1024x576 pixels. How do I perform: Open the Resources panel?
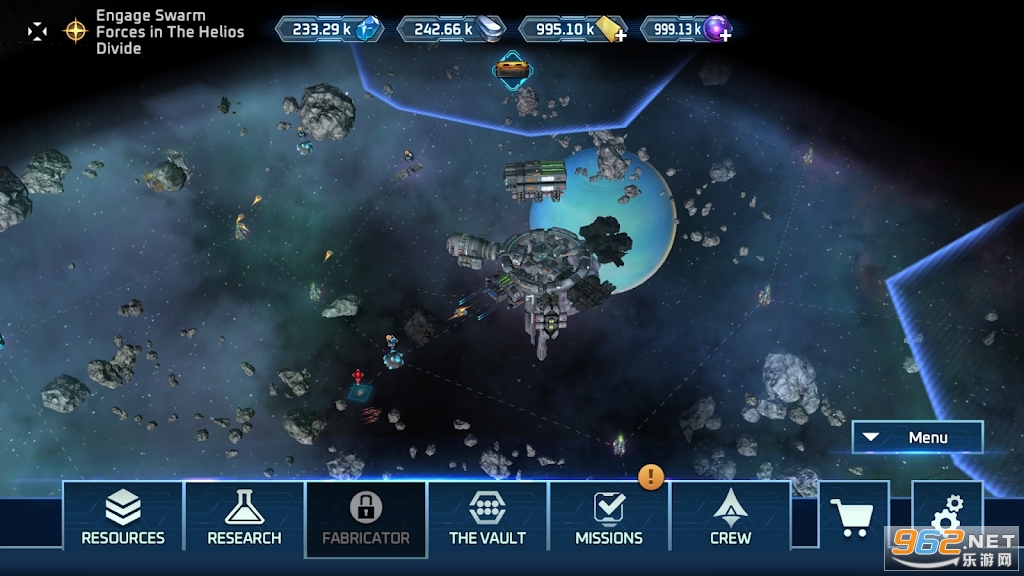click(x=123, y=518)
